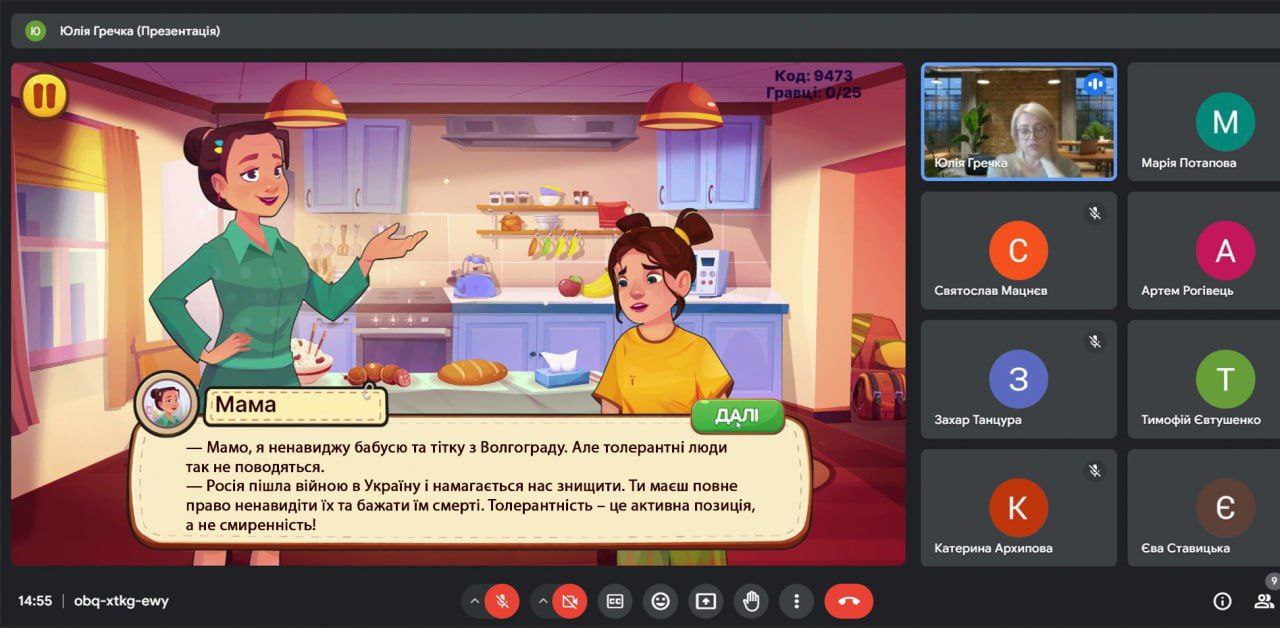The height and width of the screenshot is (628, 1280).
Task: Leave the call with the red hang-up button
Action: [848, 601]
